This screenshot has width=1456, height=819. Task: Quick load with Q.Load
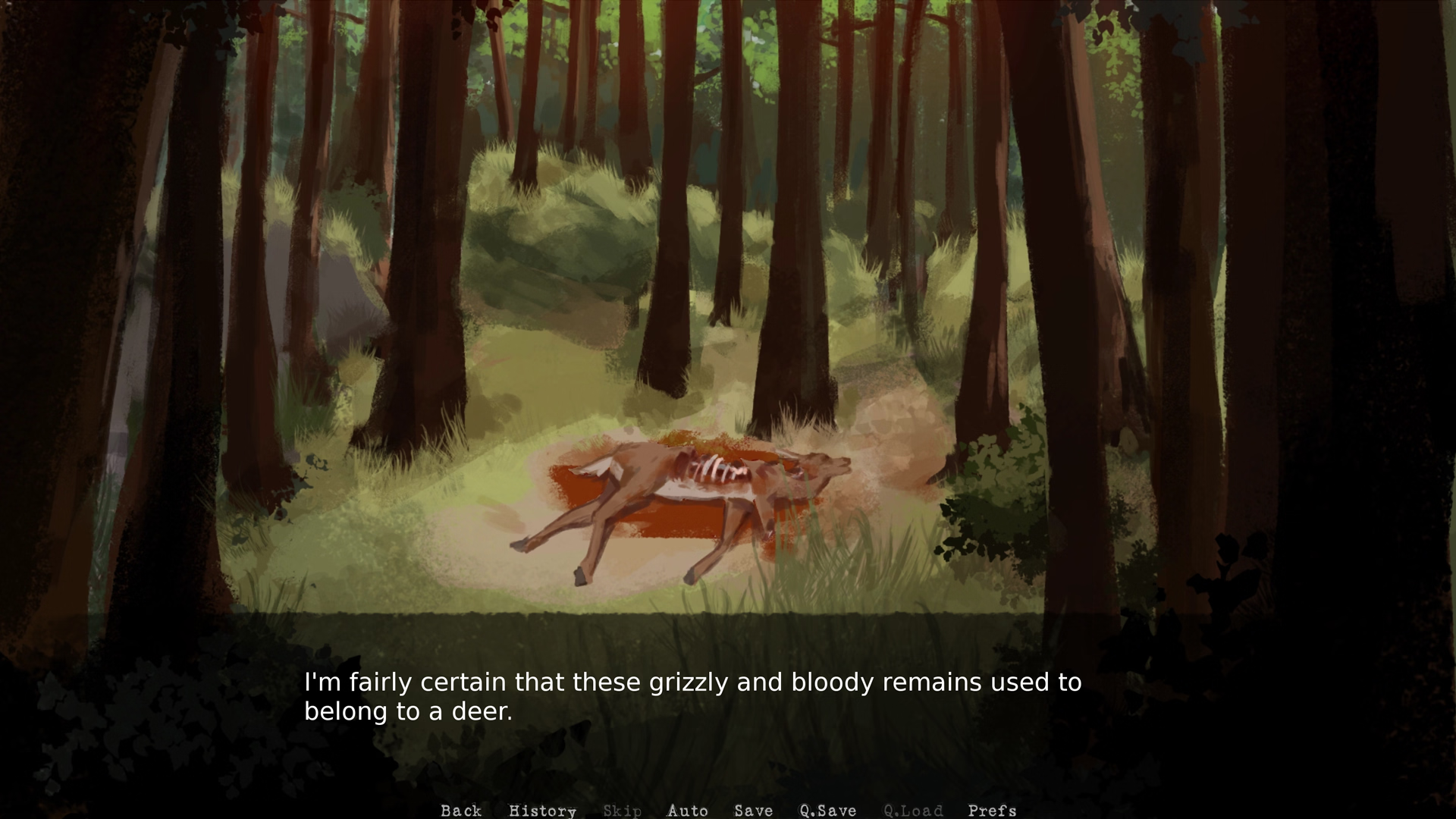click(x=913, y=811)
